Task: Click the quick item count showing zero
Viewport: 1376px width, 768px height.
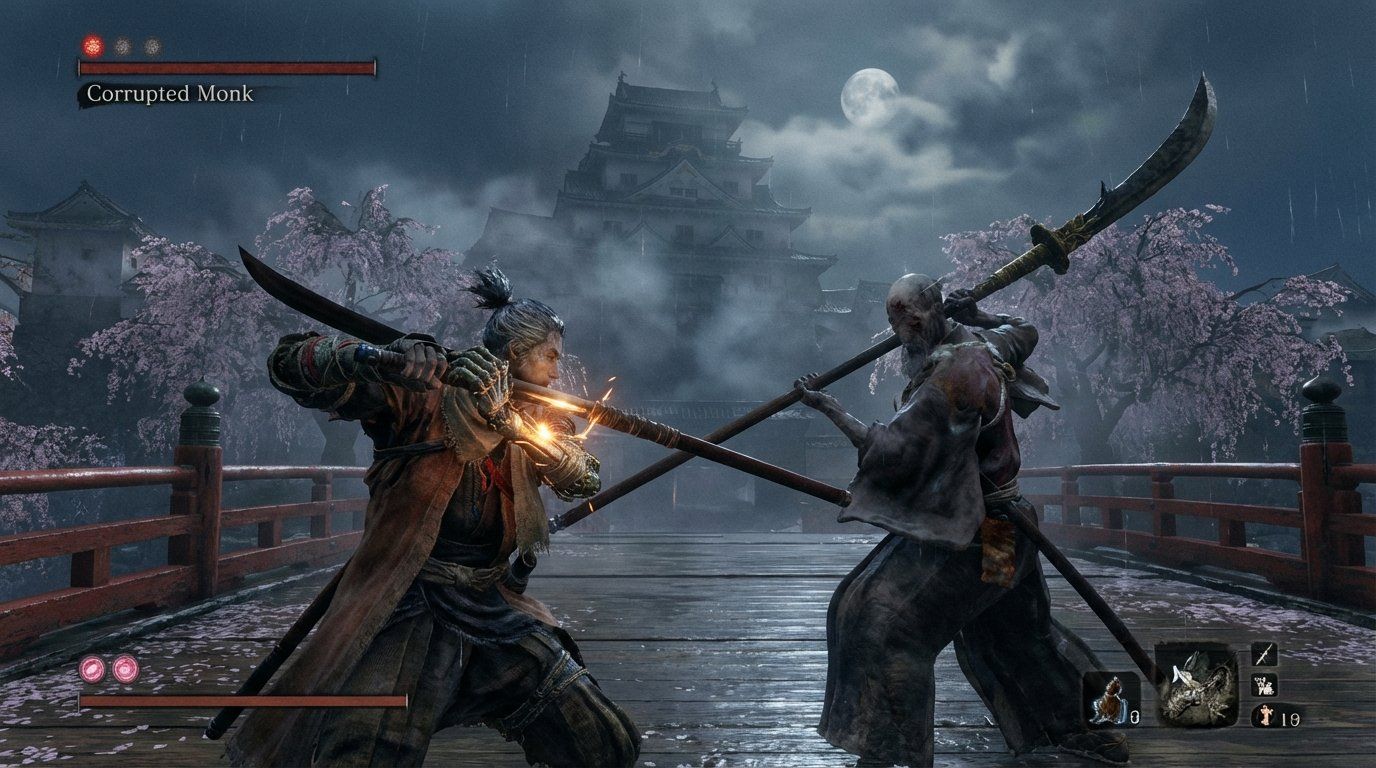Action: pyautogui.click(x=1134, y=718)
